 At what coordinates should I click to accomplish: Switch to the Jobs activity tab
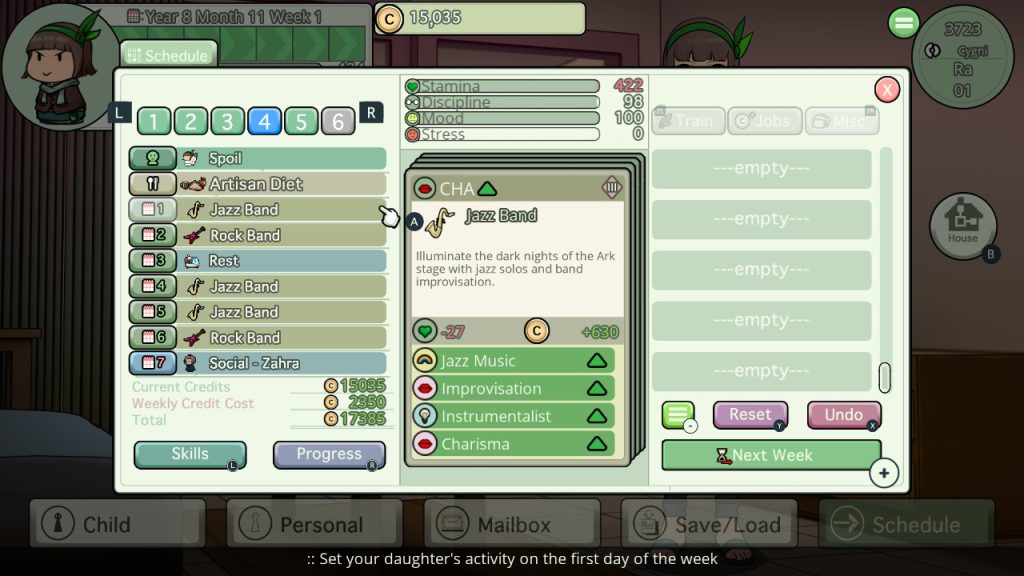[x=764, y=121]
